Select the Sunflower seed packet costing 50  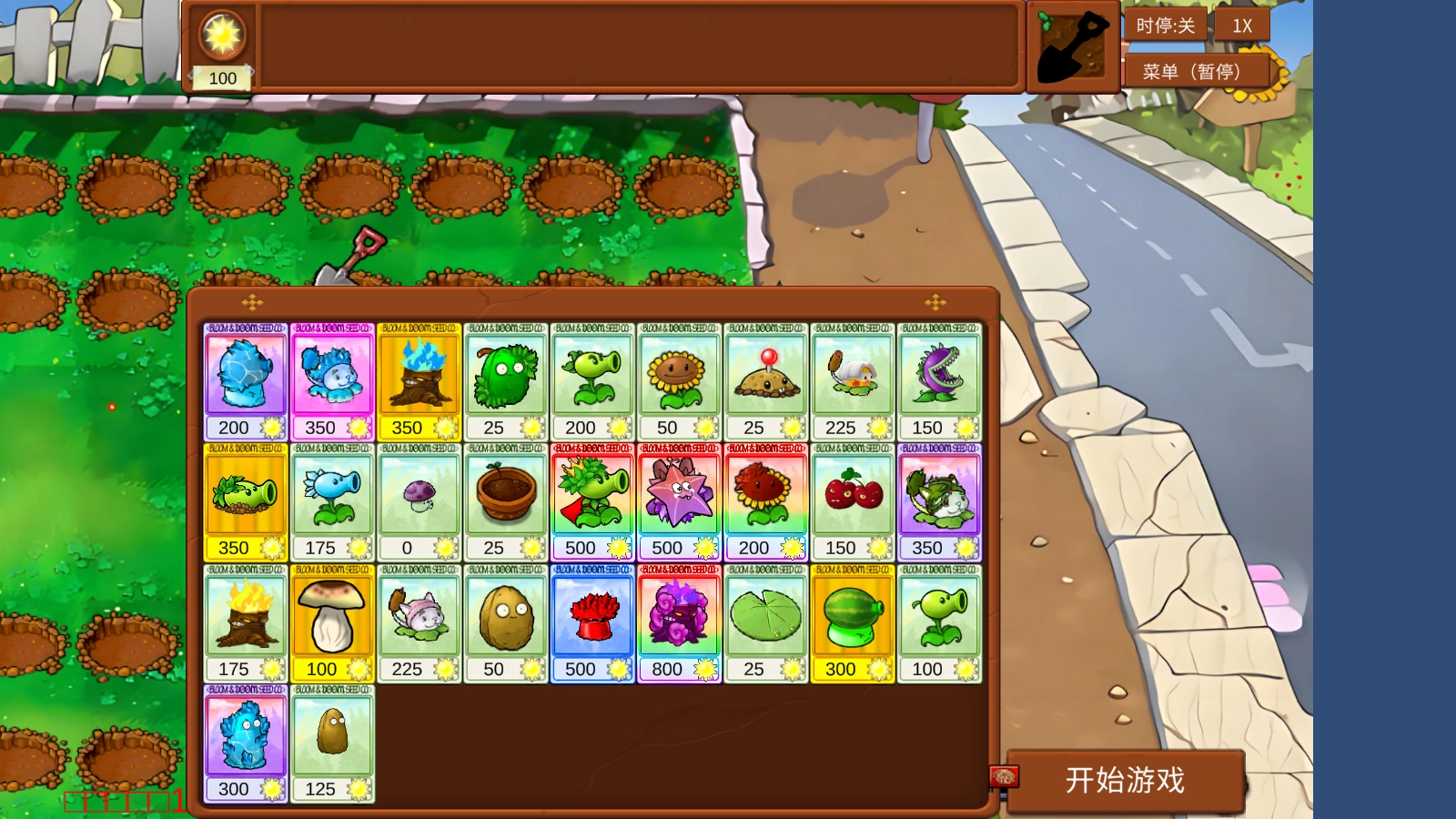coord(679,373)
